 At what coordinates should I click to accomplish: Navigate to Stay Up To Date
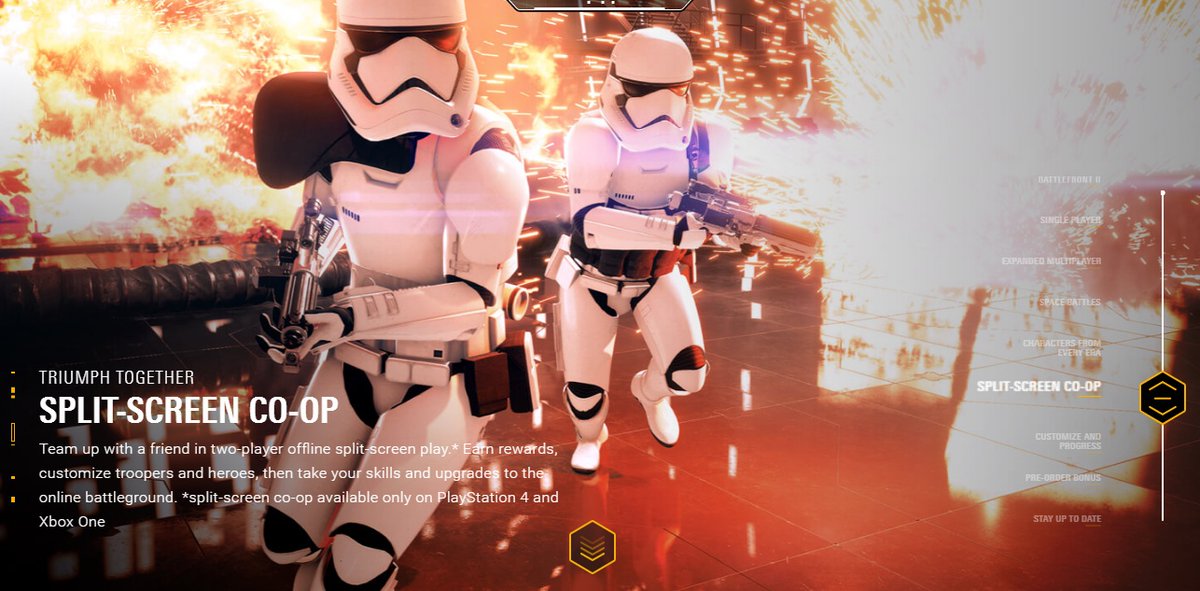click(x=1066, y=520)
